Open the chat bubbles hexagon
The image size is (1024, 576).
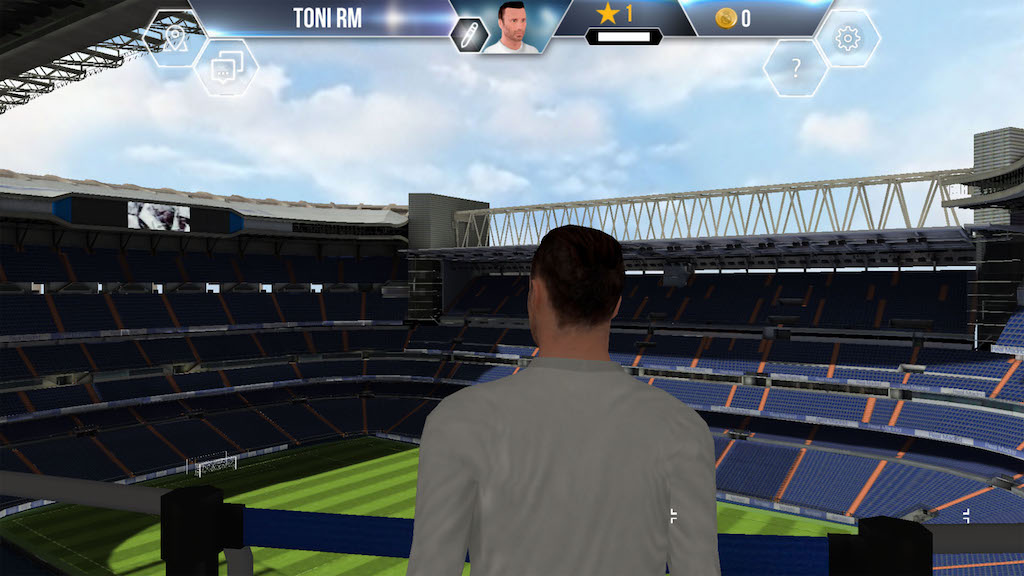tap(225, 68)
